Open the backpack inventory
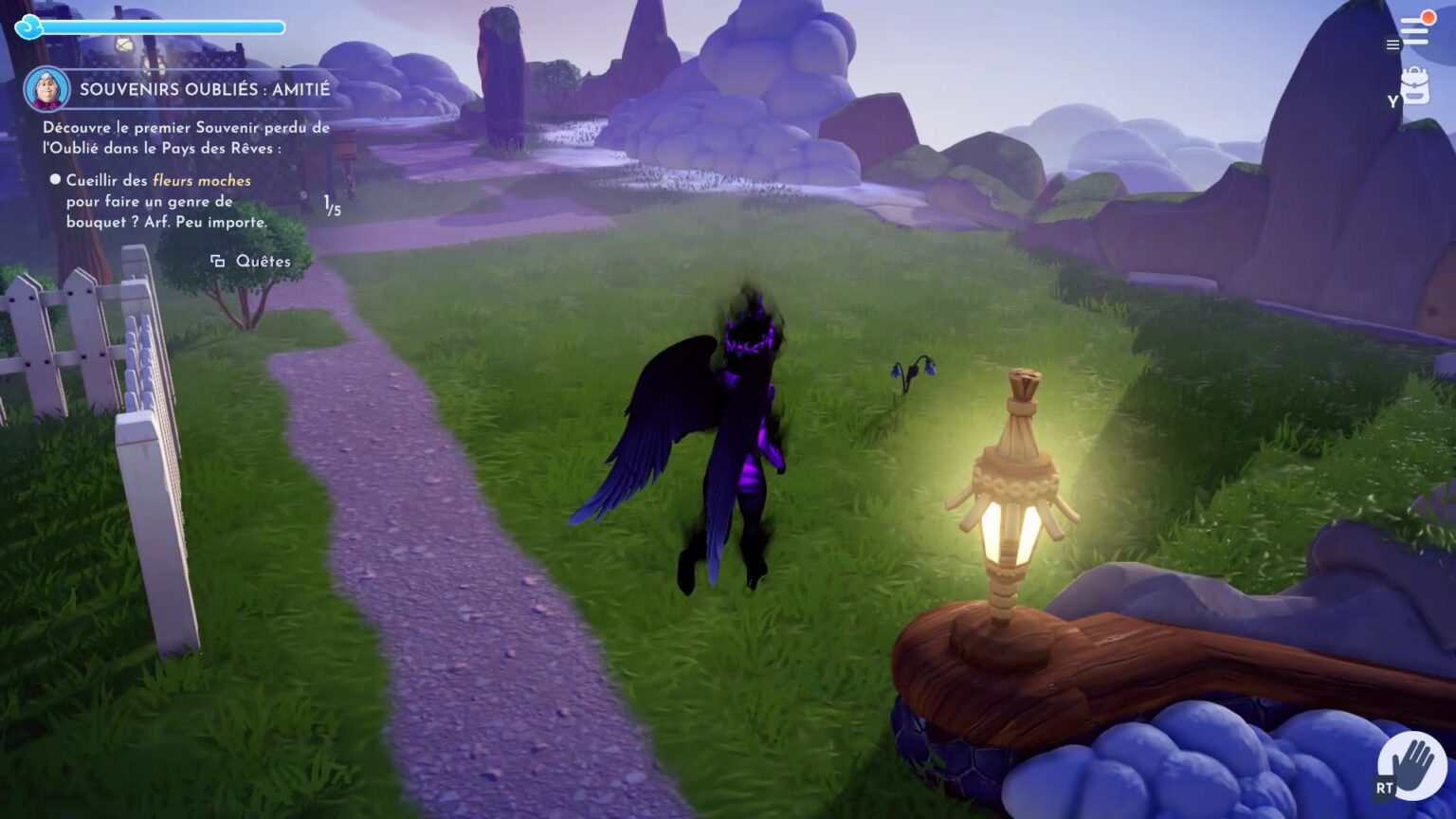The height and width of the screenshot is (819, 1456). 1414,83
